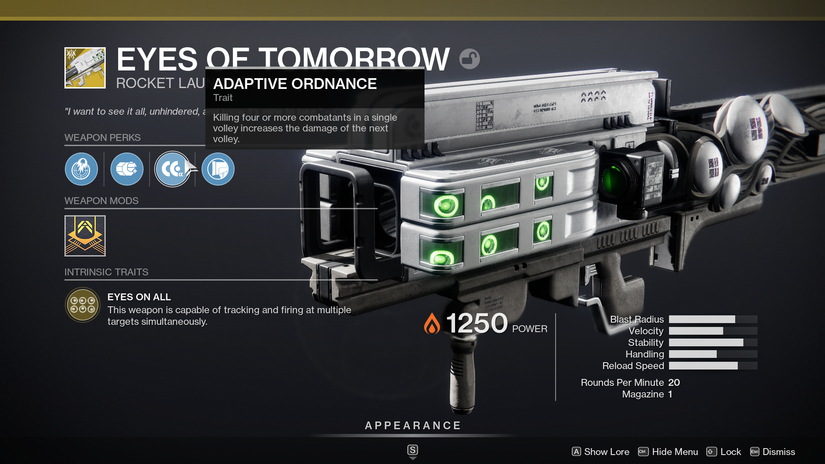This screenshot has width=825, height=464.
Task: Select the Composite Stock perk icon
Action: click(217, 168)
